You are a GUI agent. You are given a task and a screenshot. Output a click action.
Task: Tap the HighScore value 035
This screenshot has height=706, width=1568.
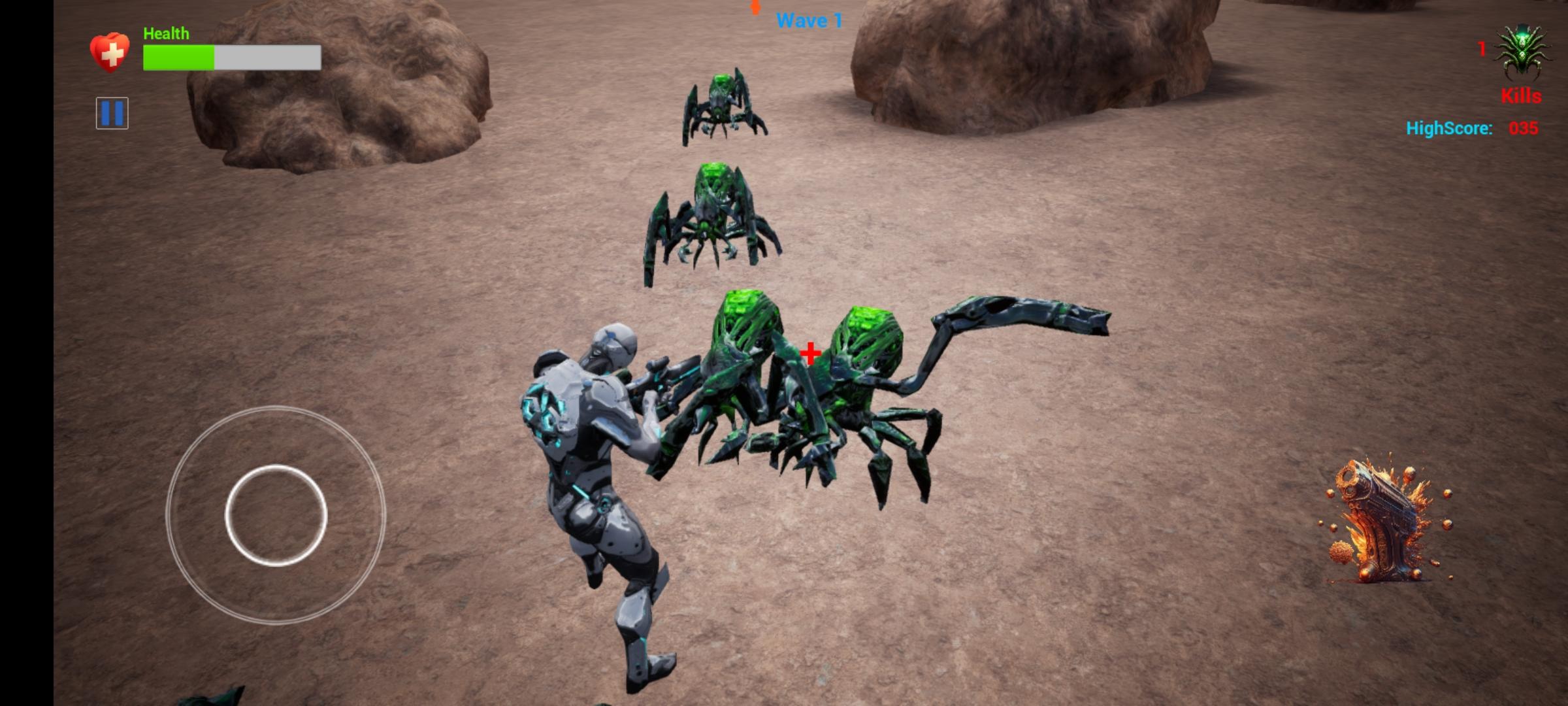1526,128
